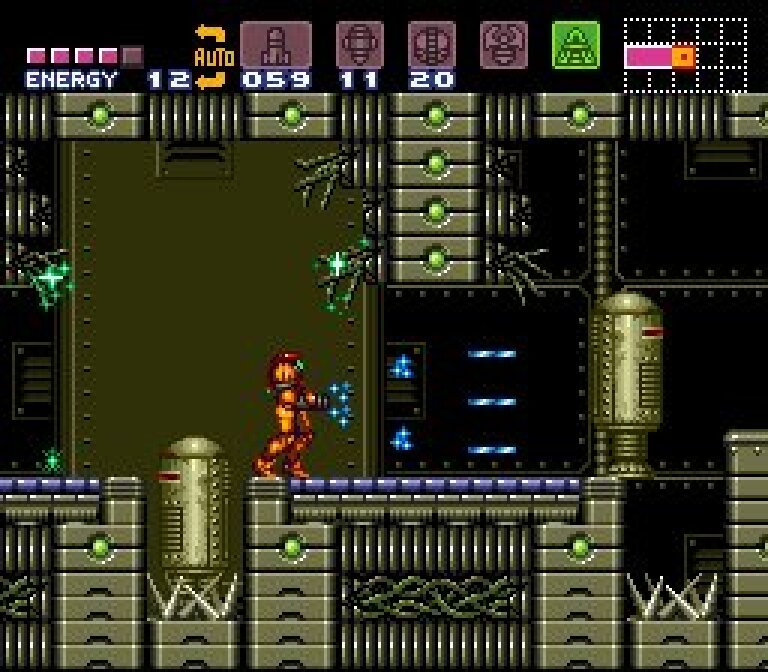Select the missile weapon icon
Viewport: 768px width, 672px height.
(275, 45)
